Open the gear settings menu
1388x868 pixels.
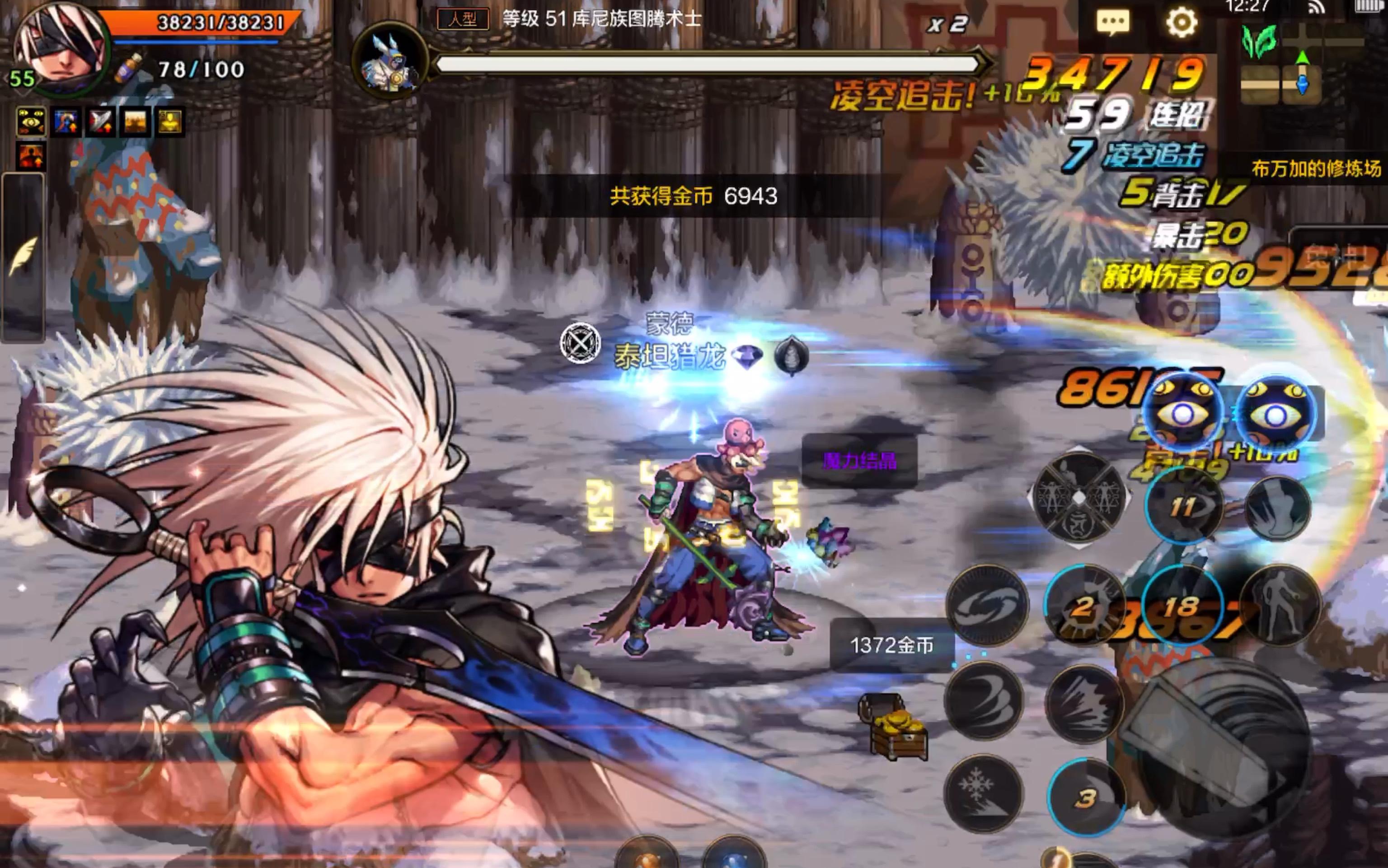[x=1181, y=23]
